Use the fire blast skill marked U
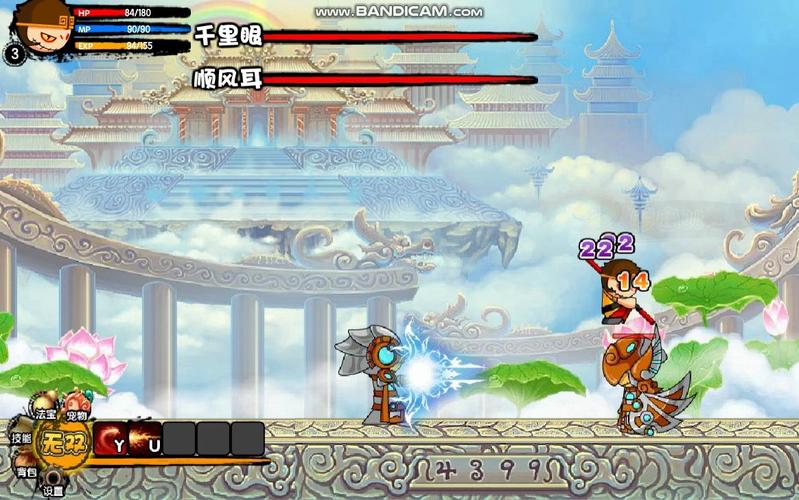 tap(145, 439)
